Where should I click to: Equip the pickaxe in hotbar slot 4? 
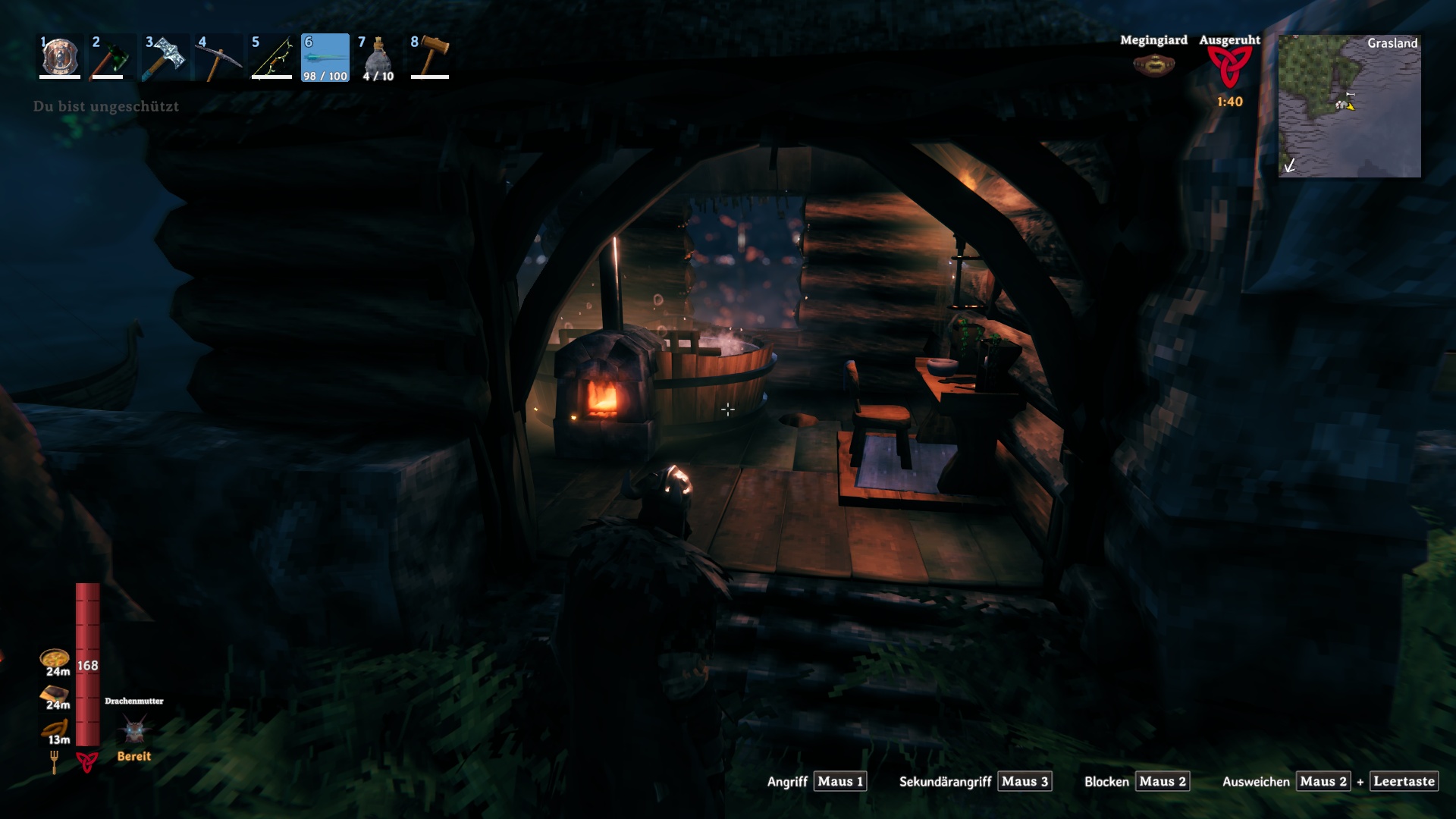click(218, 57)
